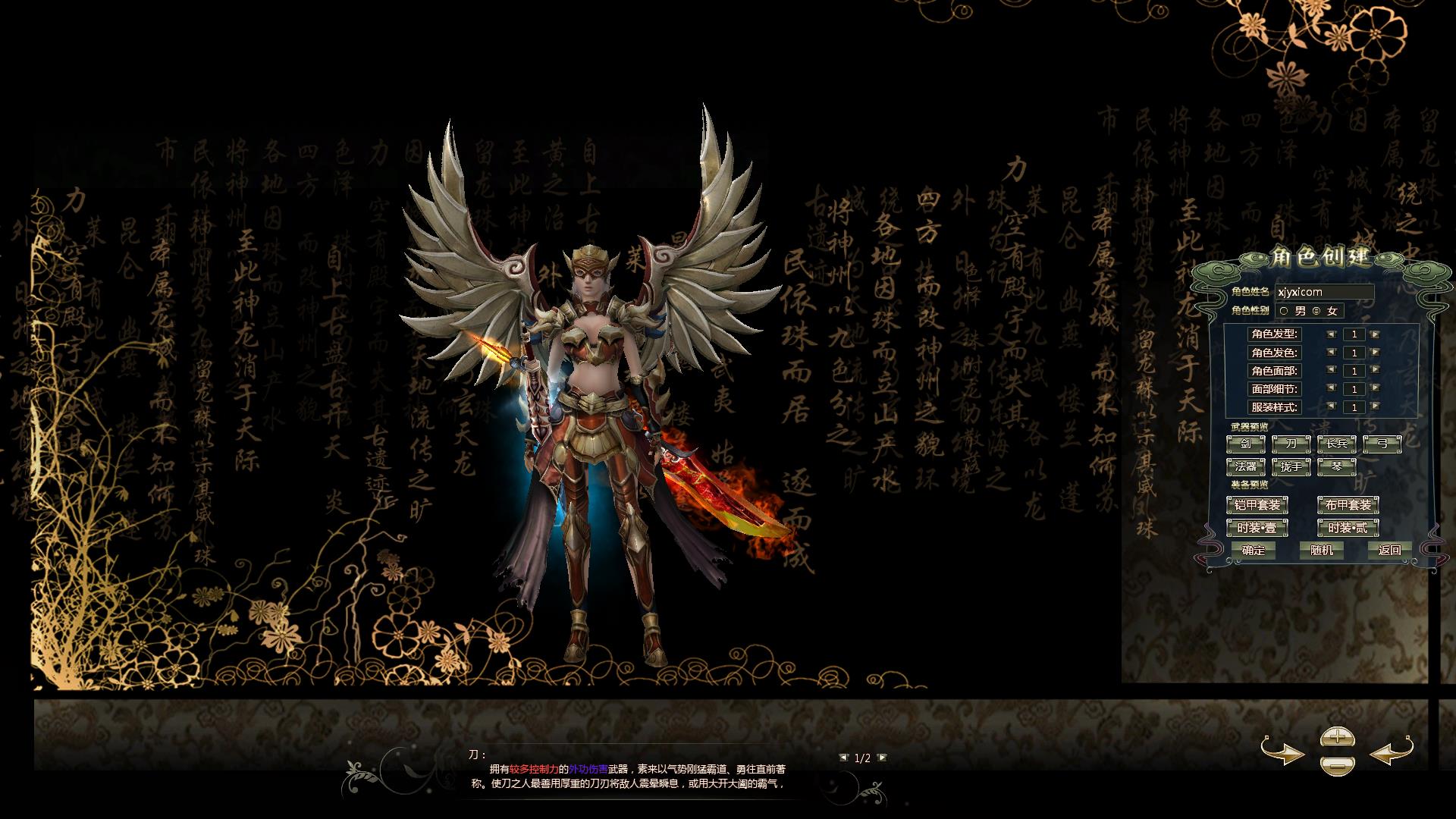The width and height of the screenshot is (1456, 819).
Task: Go back to the previous hair color (角色发色)
Action: point(1332,353)
